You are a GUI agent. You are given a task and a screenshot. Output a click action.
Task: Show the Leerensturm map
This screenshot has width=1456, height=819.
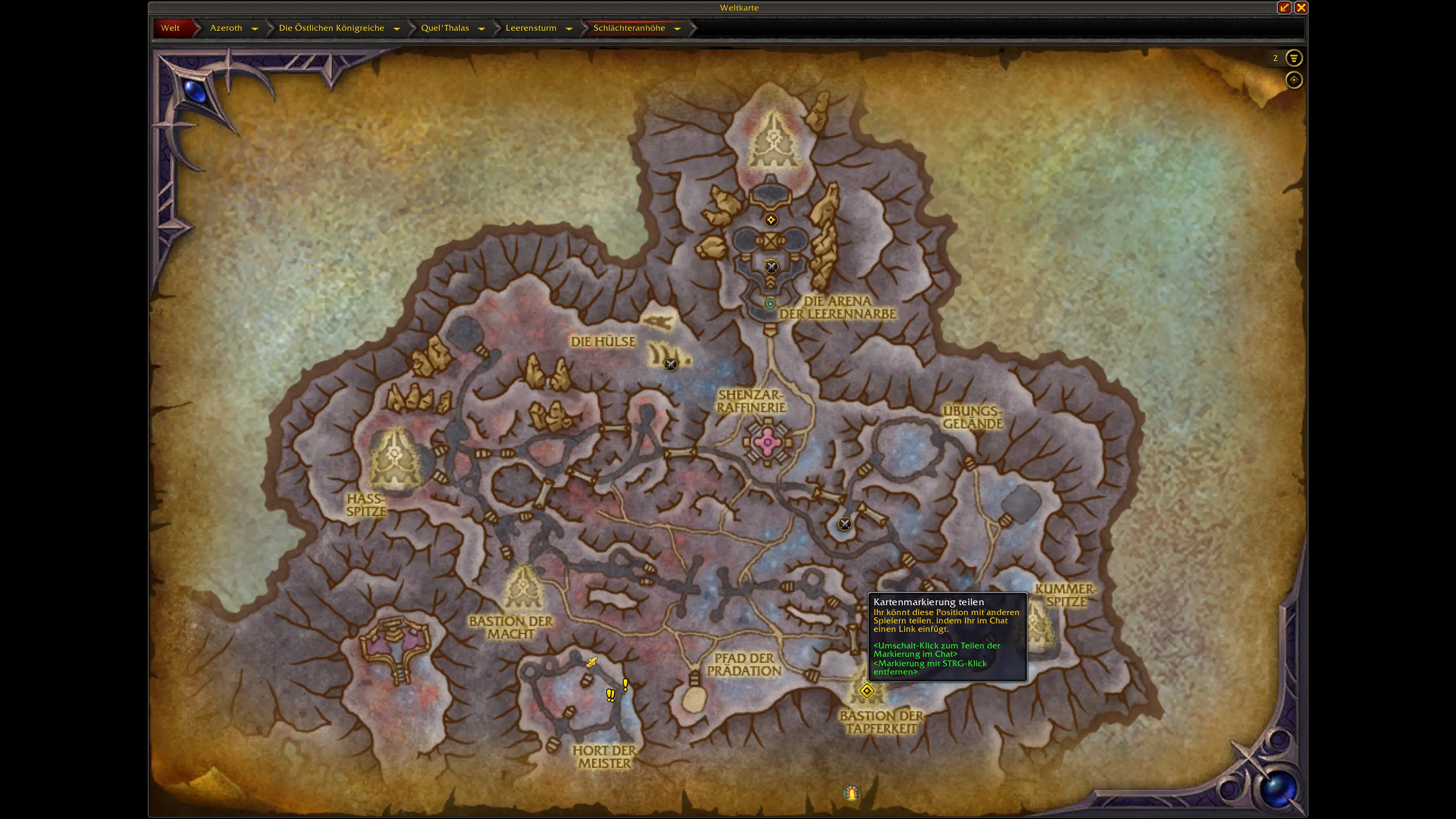pyautogui.click(x=531, y=28)
